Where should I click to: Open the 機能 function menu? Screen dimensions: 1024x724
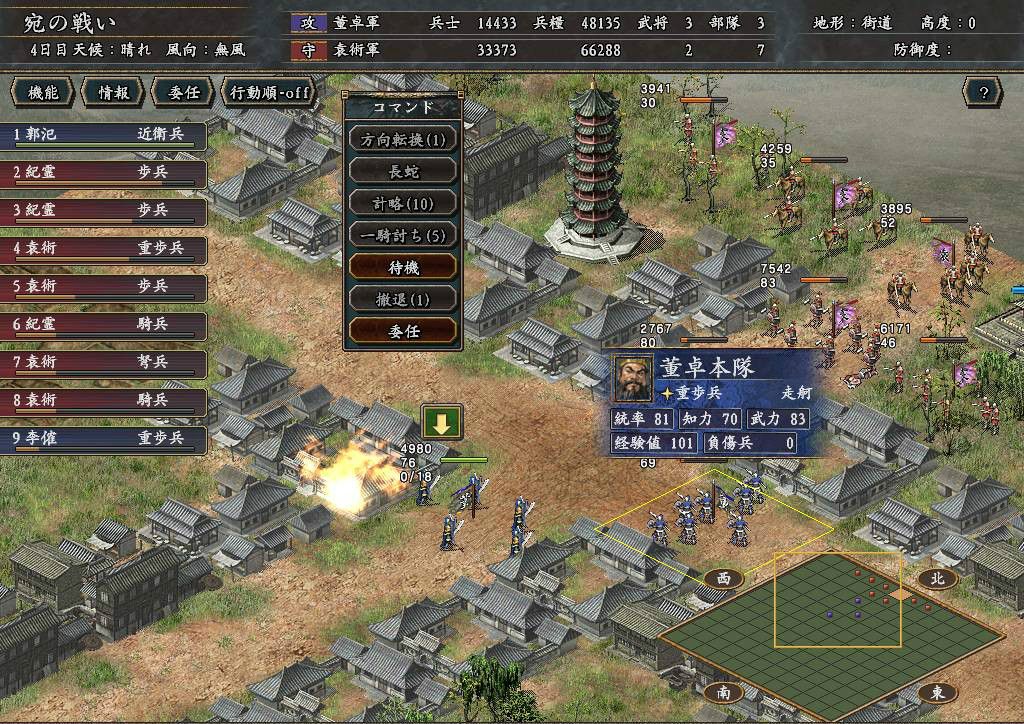43,93
